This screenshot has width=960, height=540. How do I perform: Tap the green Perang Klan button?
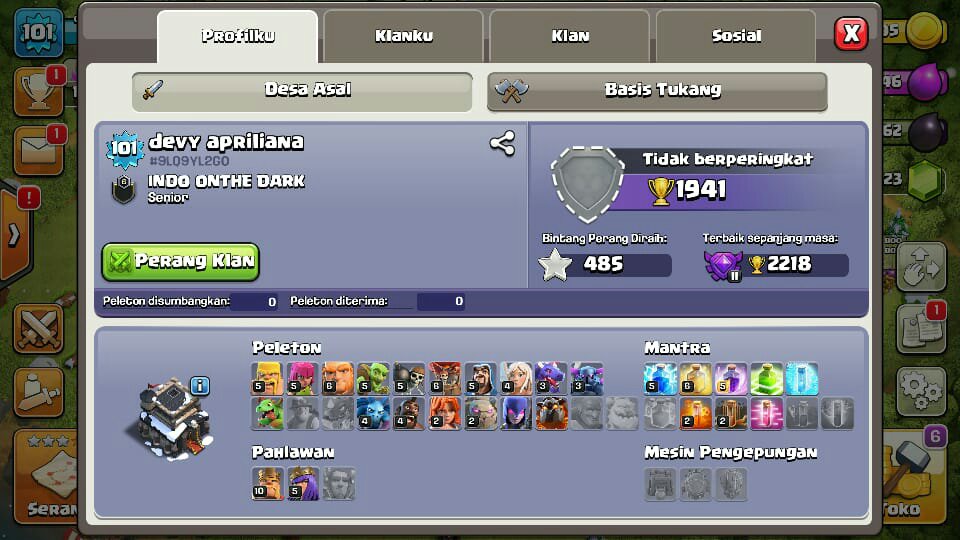click(x=181, y=262)
